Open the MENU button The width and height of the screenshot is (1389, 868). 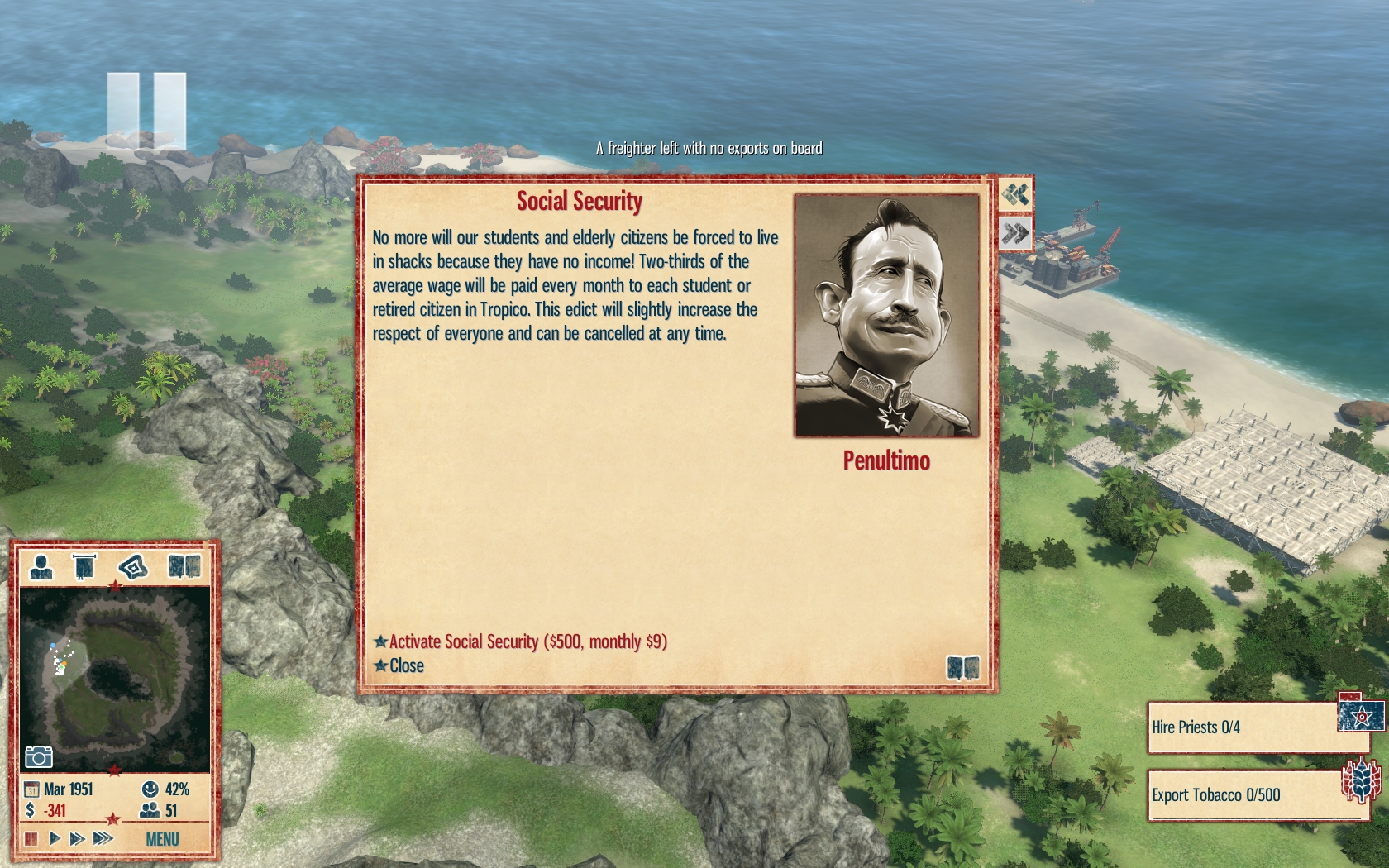pos(162,839)
